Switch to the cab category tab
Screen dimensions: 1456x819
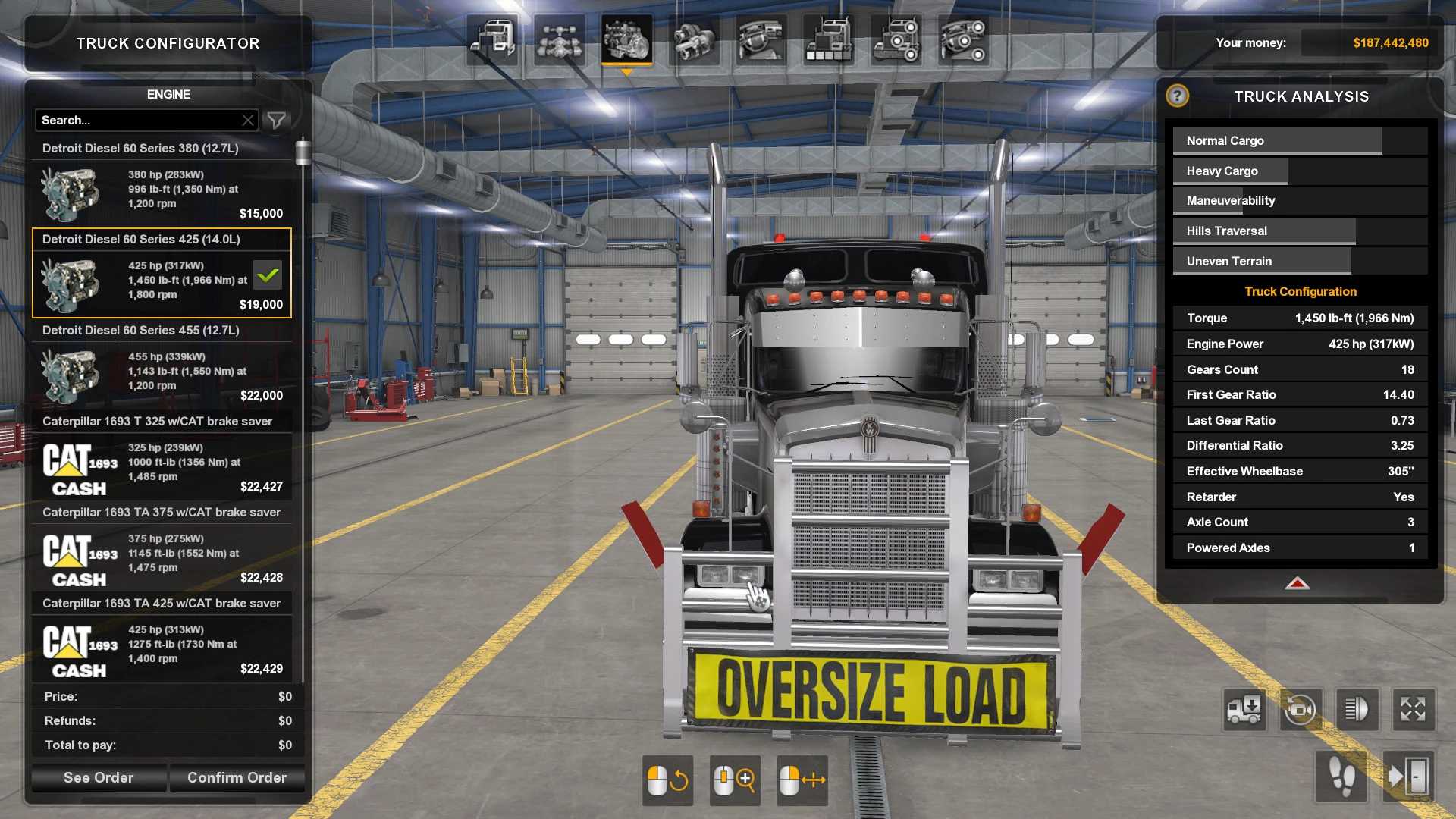[x=493, y=39]
